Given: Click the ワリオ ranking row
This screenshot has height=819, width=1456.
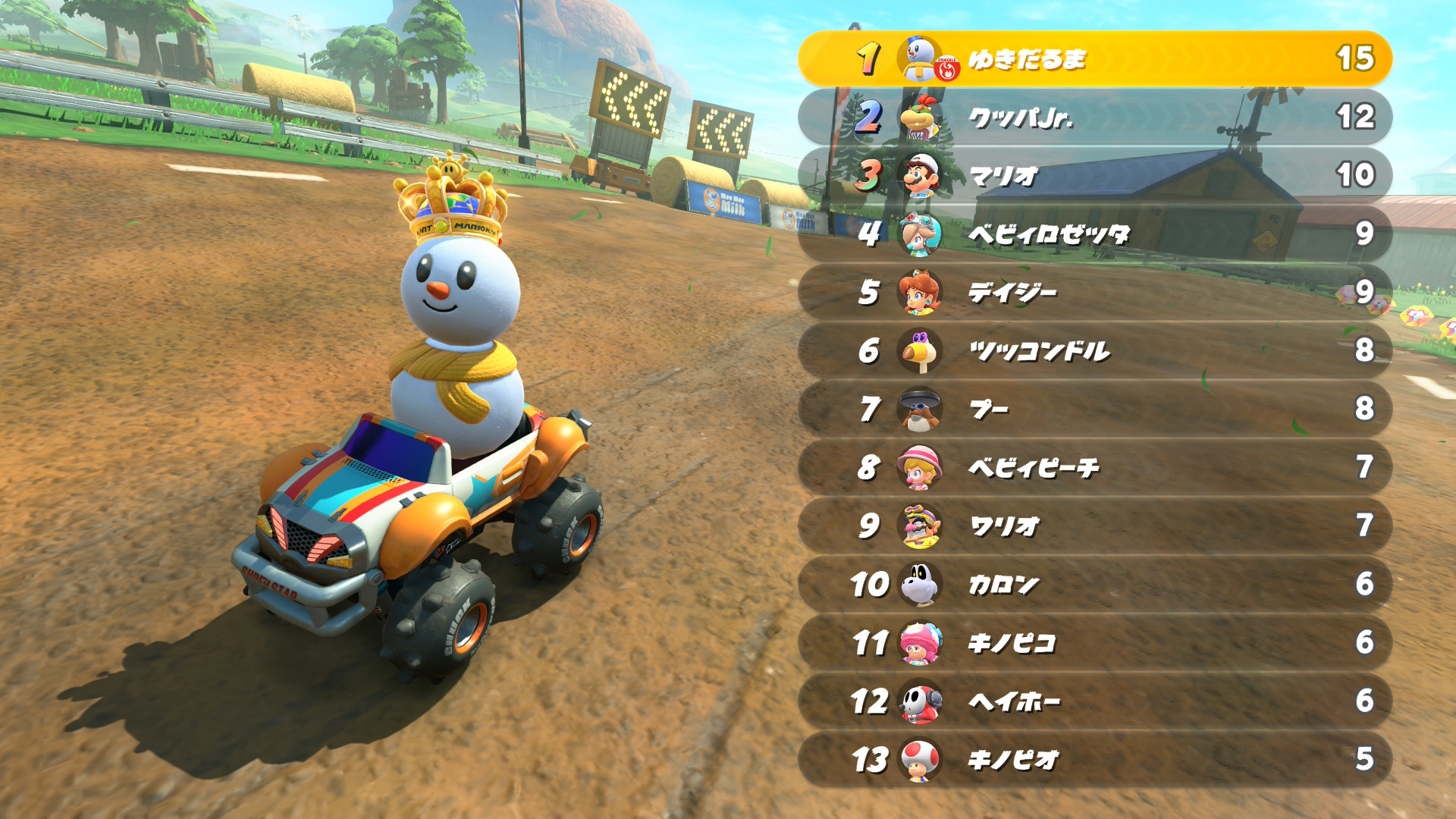Looking at the screenshot, I should click(1094, 526).
